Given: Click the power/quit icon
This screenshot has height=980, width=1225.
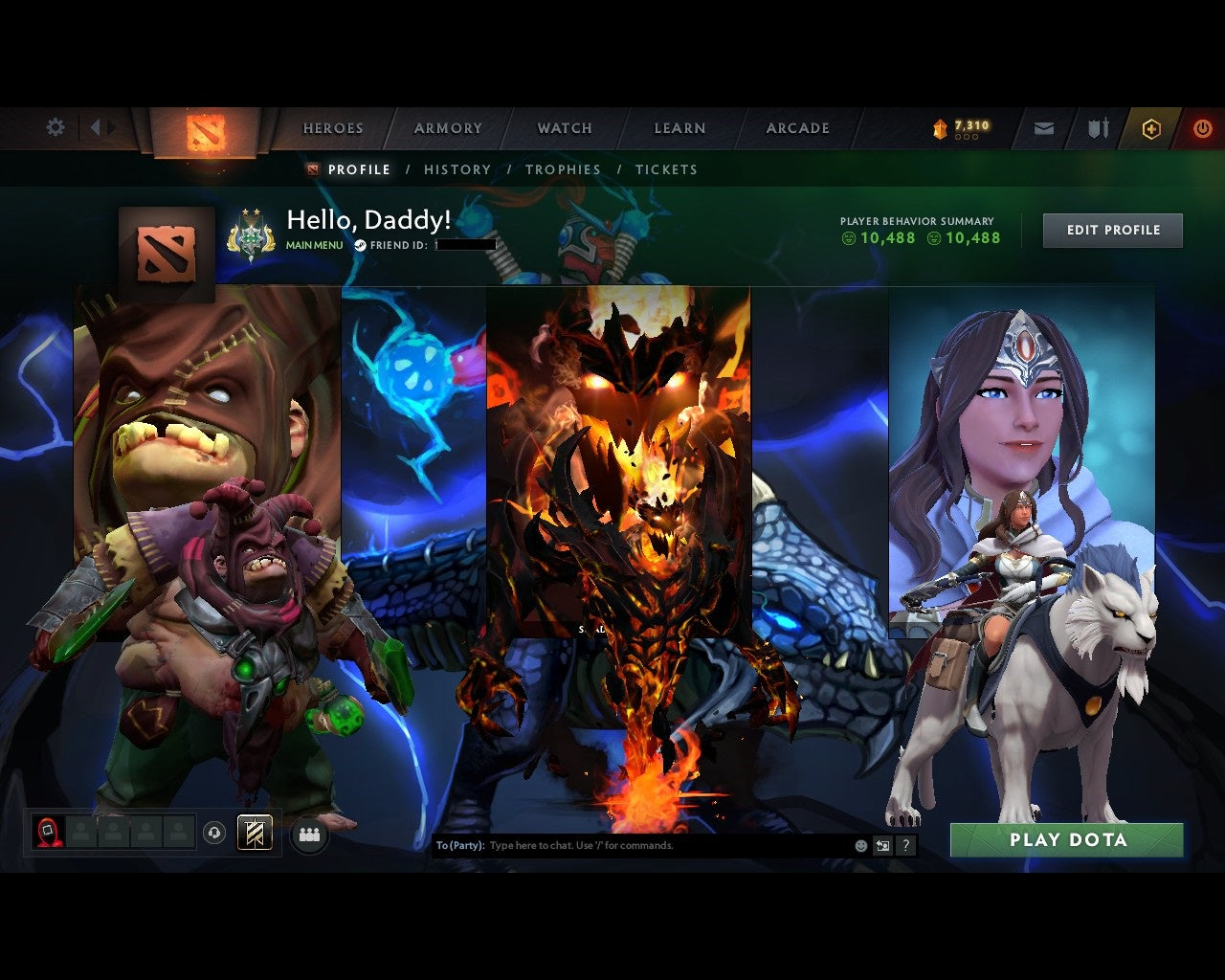Looking at the screenshot, I should pos(1202,127).
